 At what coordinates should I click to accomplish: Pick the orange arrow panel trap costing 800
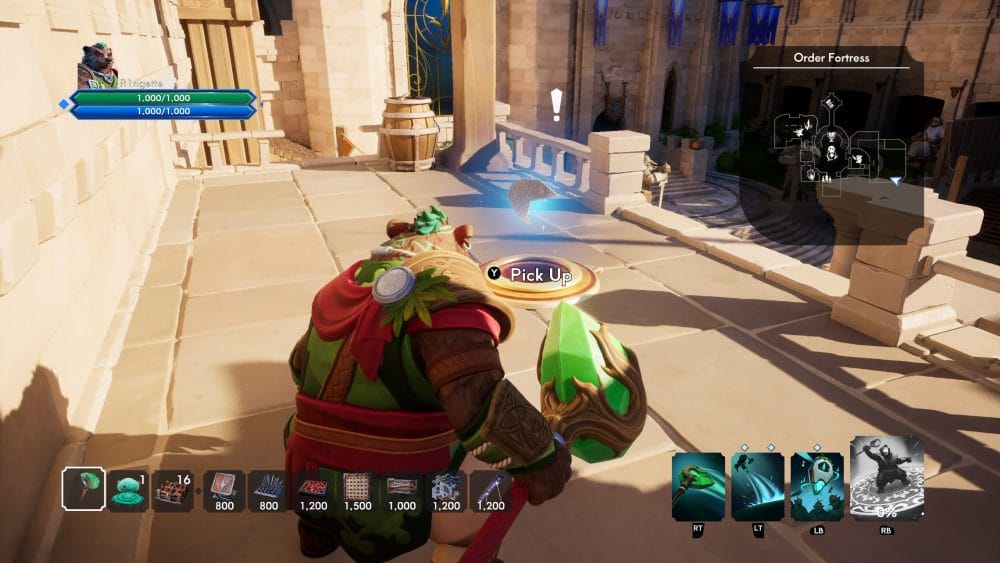pyautogui.click(x=224, y=490)
